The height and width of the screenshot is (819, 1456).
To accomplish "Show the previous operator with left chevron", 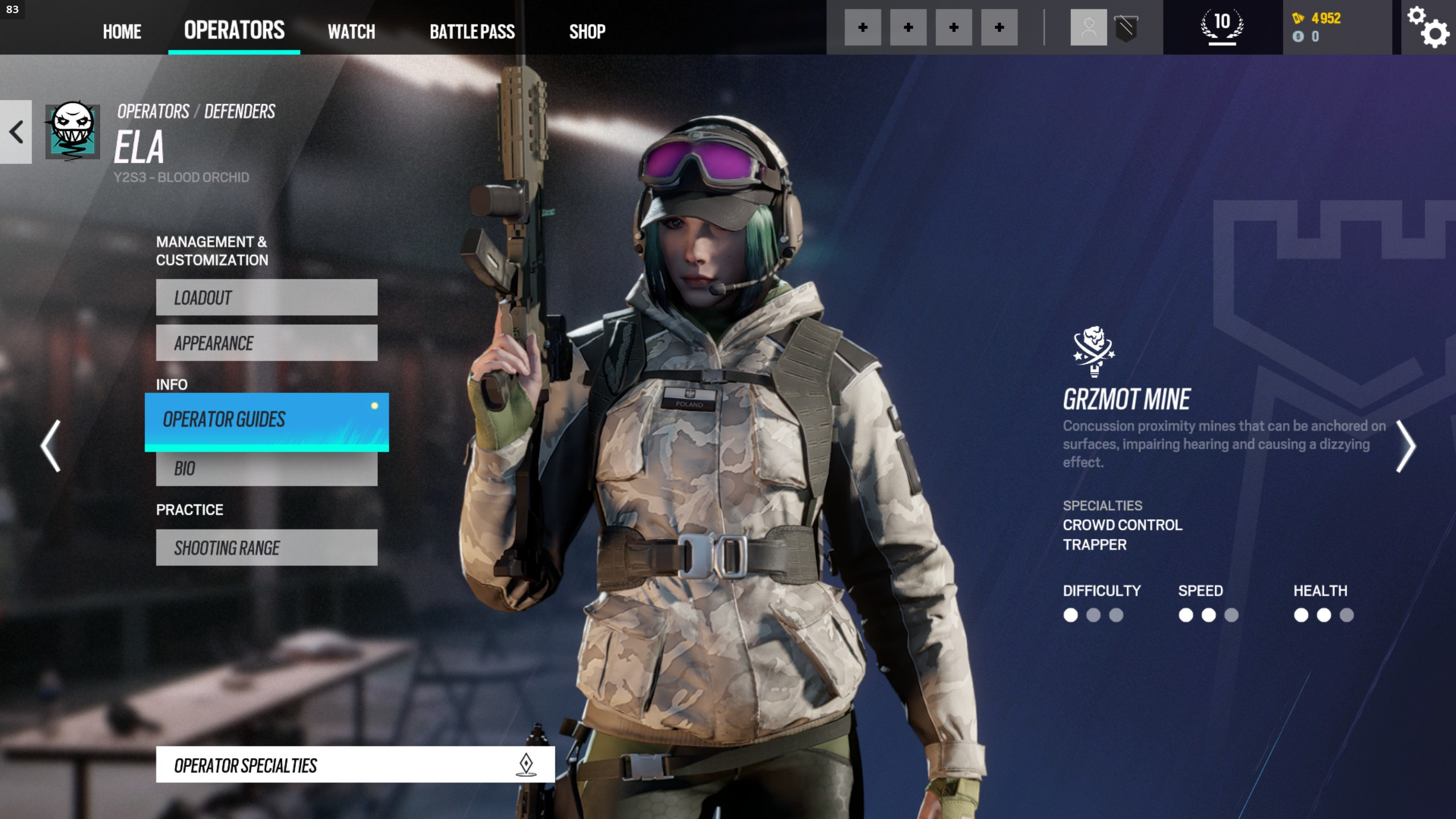I will [51, 446].
